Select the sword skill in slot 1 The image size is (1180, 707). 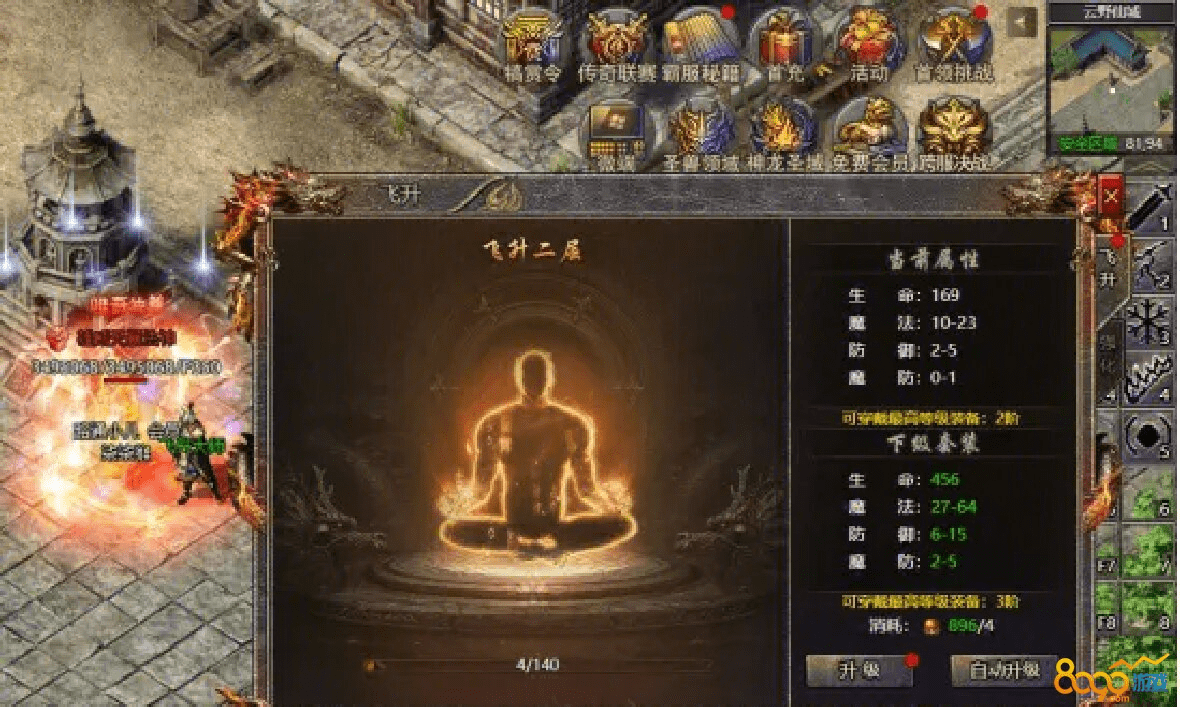[1151, 205]
